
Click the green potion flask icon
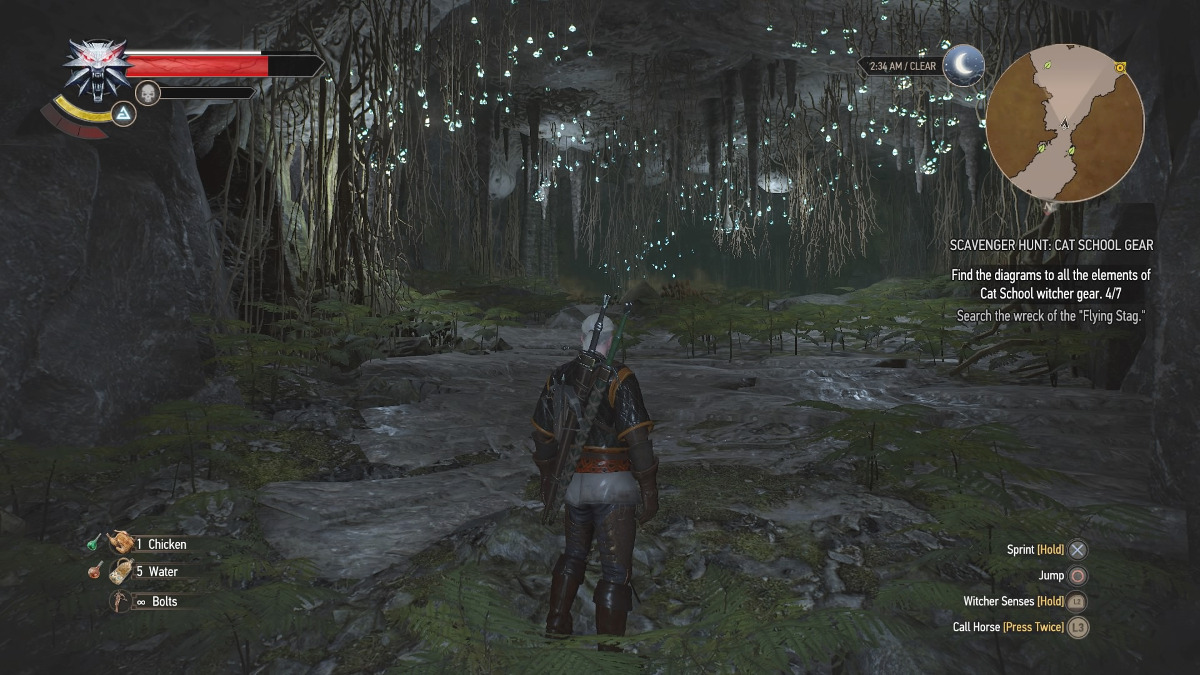click(x=93, y=542)
